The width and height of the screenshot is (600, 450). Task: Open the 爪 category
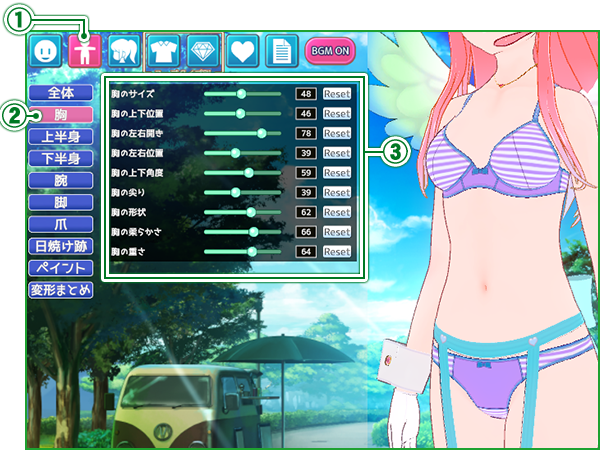61,224
